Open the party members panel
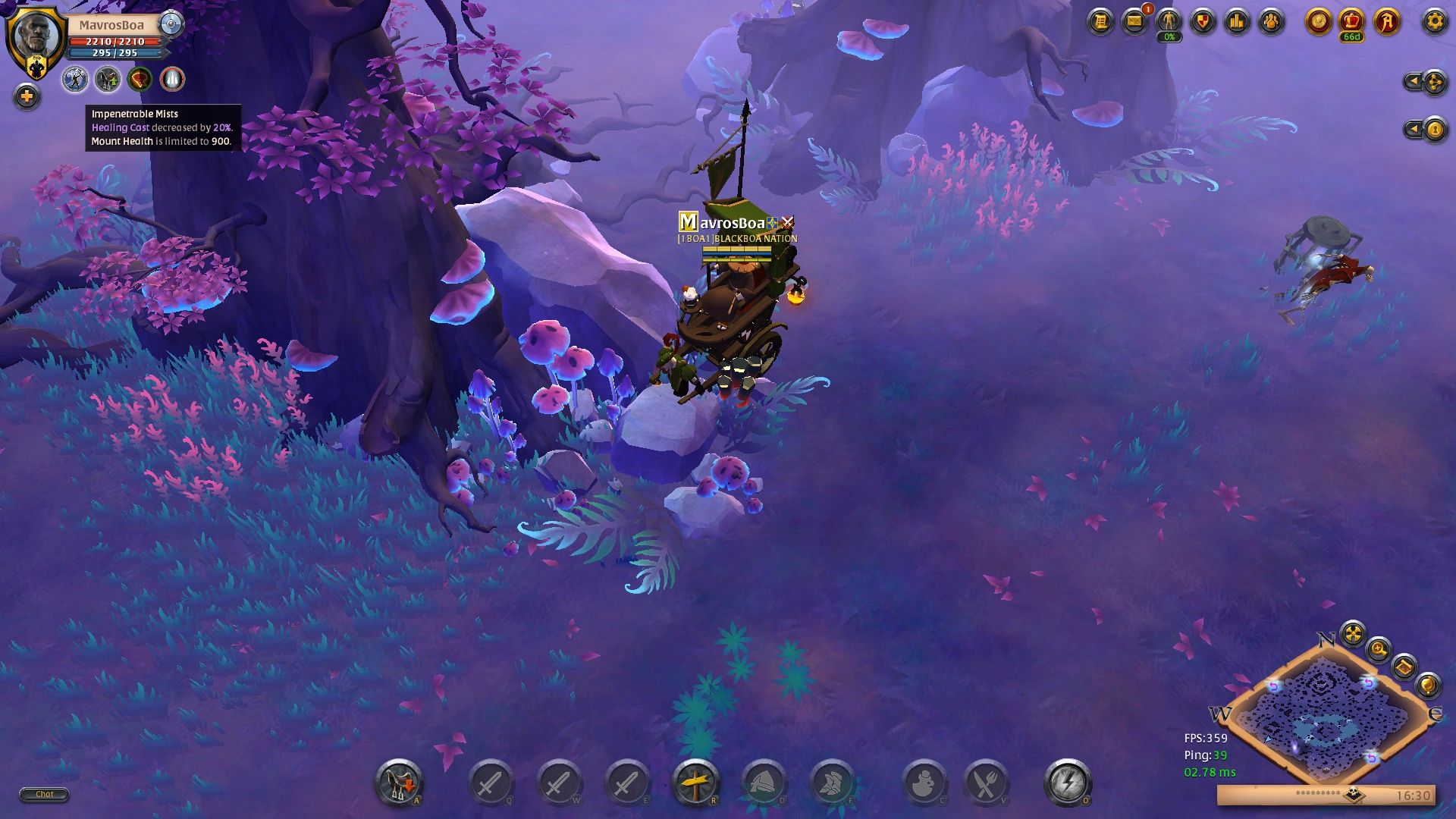Screen dimensions: 1456x819 pyautogui.click(x=1271, y=21)
